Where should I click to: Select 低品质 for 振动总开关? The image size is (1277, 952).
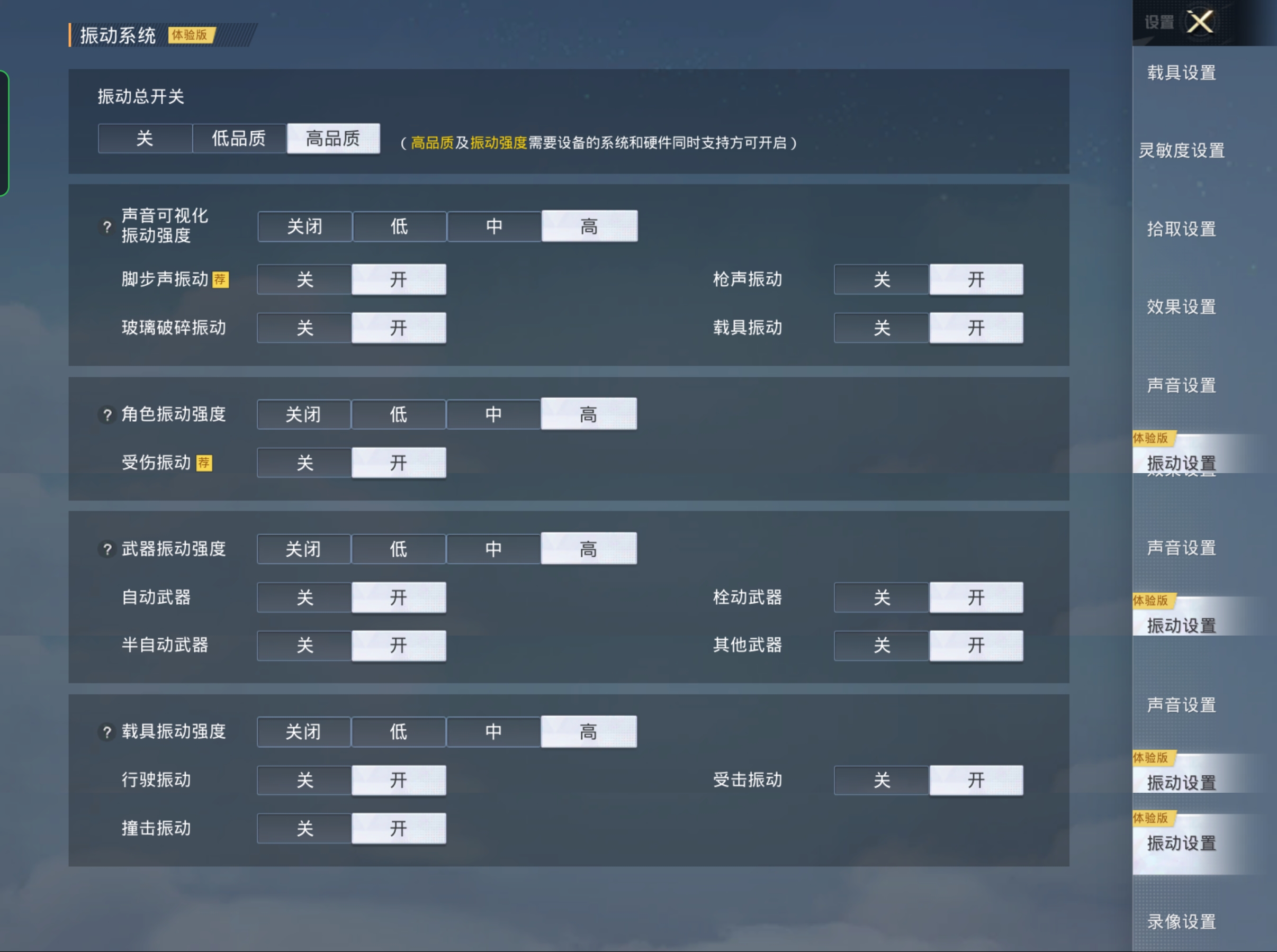coord(239,138)
